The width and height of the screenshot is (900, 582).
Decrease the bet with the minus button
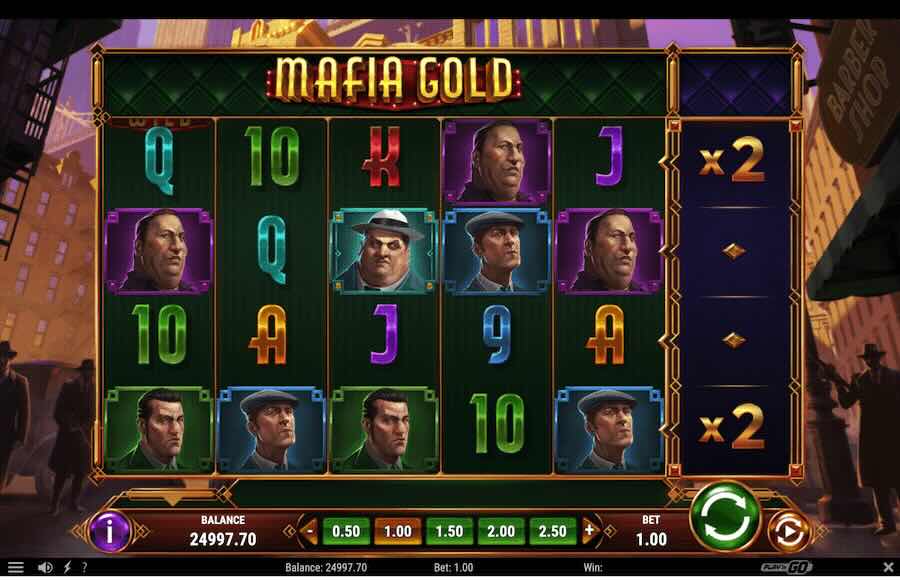[x=309, y=531]
